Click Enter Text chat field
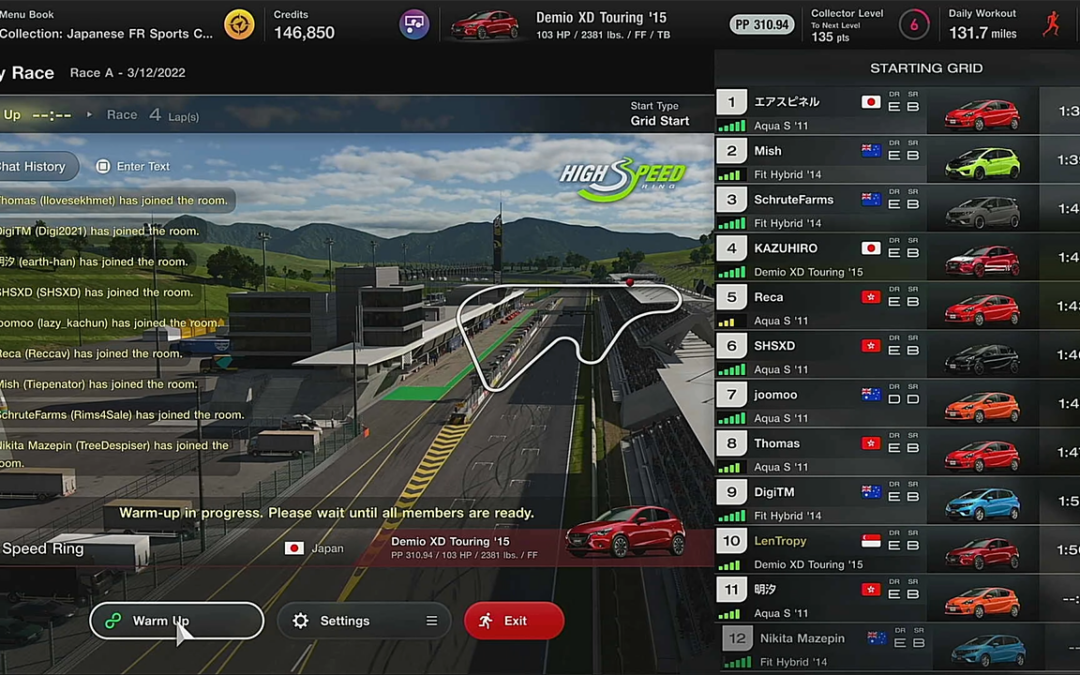1080x675 pixels. pos(134,166)
